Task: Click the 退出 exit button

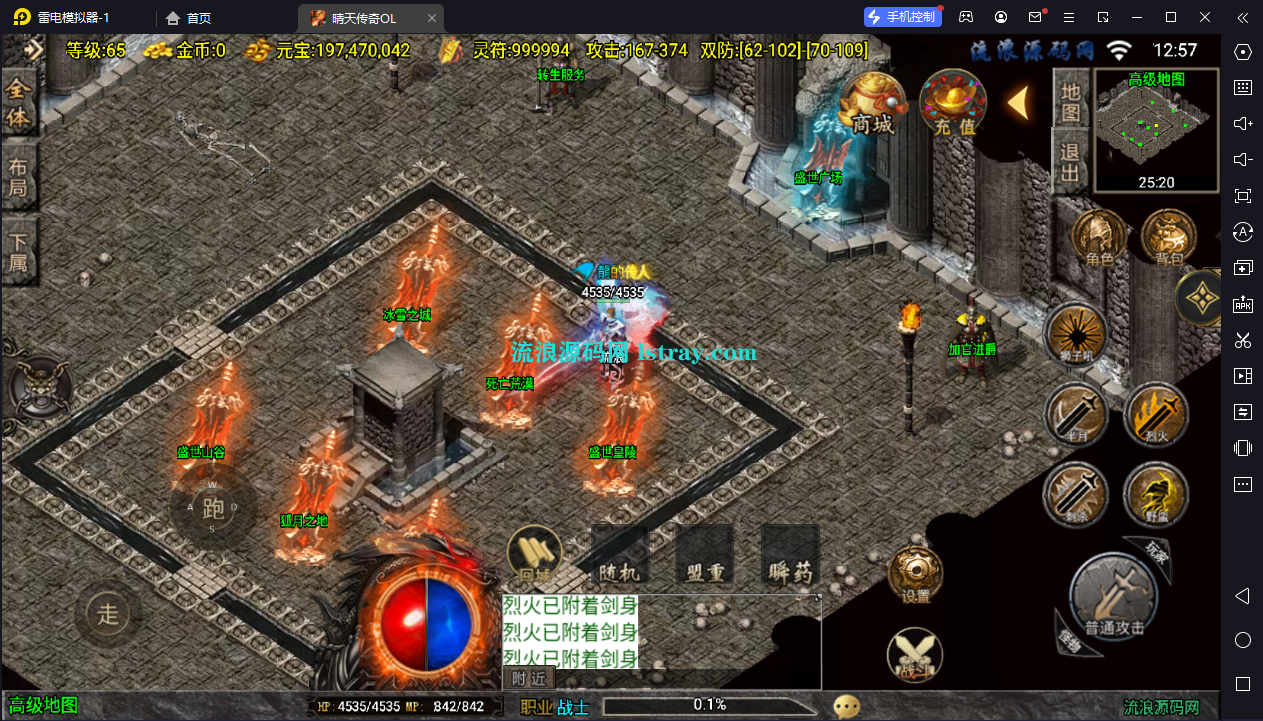Action: pos(1071,163)
